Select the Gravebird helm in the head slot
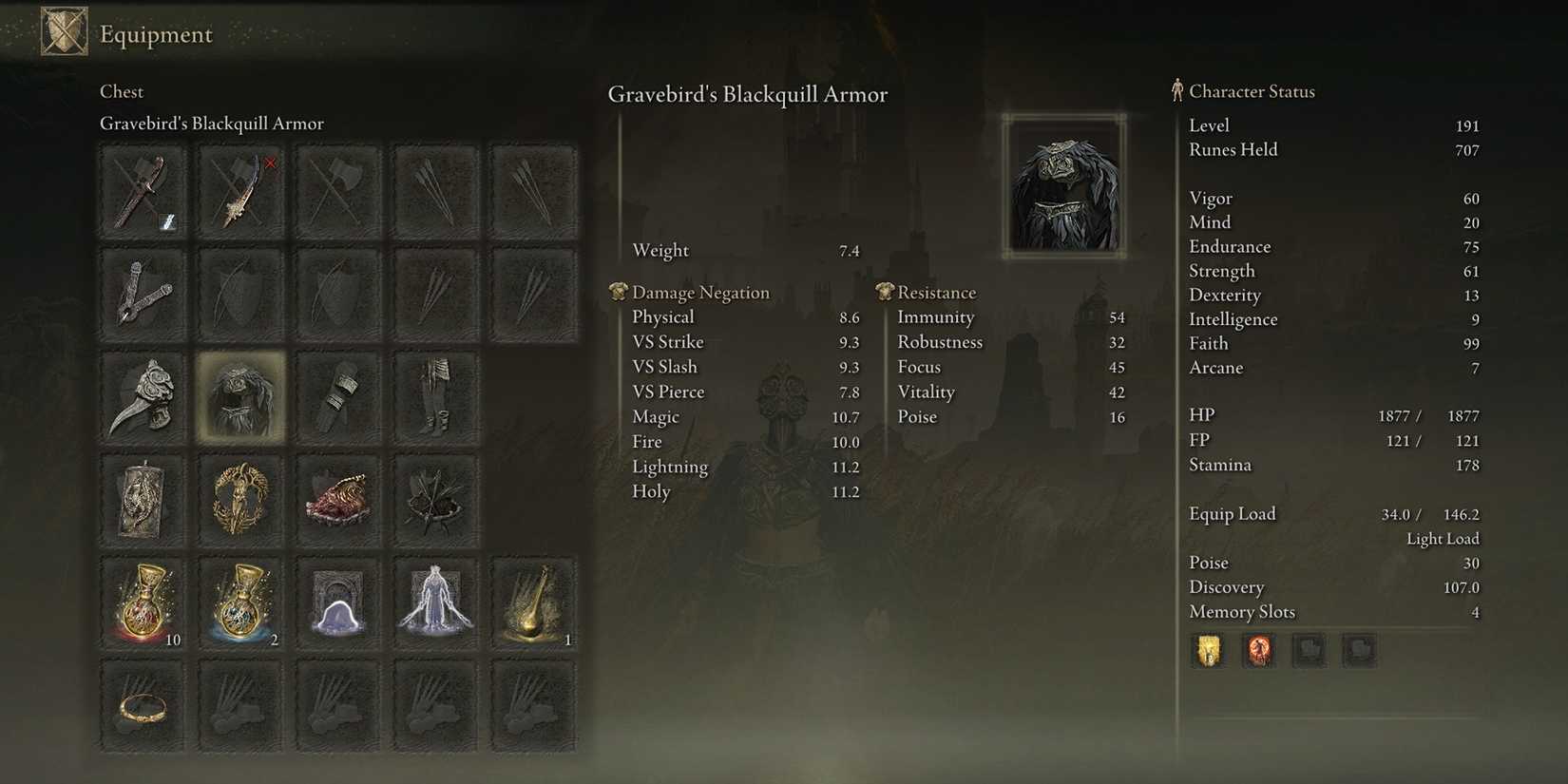The image size is (1568, 784). click(143, 397)
